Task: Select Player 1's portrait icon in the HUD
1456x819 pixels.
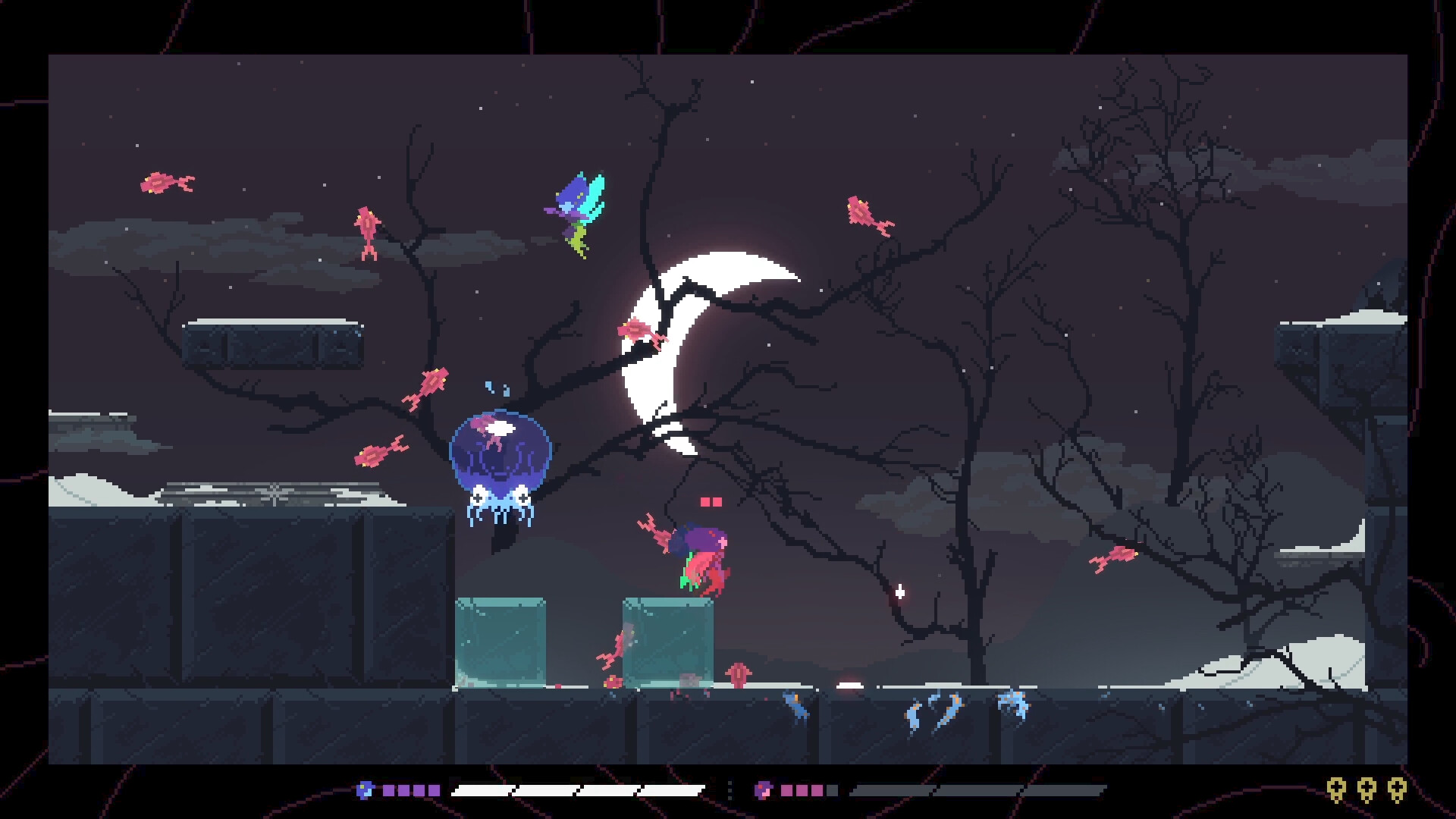Action: [366, 790]
